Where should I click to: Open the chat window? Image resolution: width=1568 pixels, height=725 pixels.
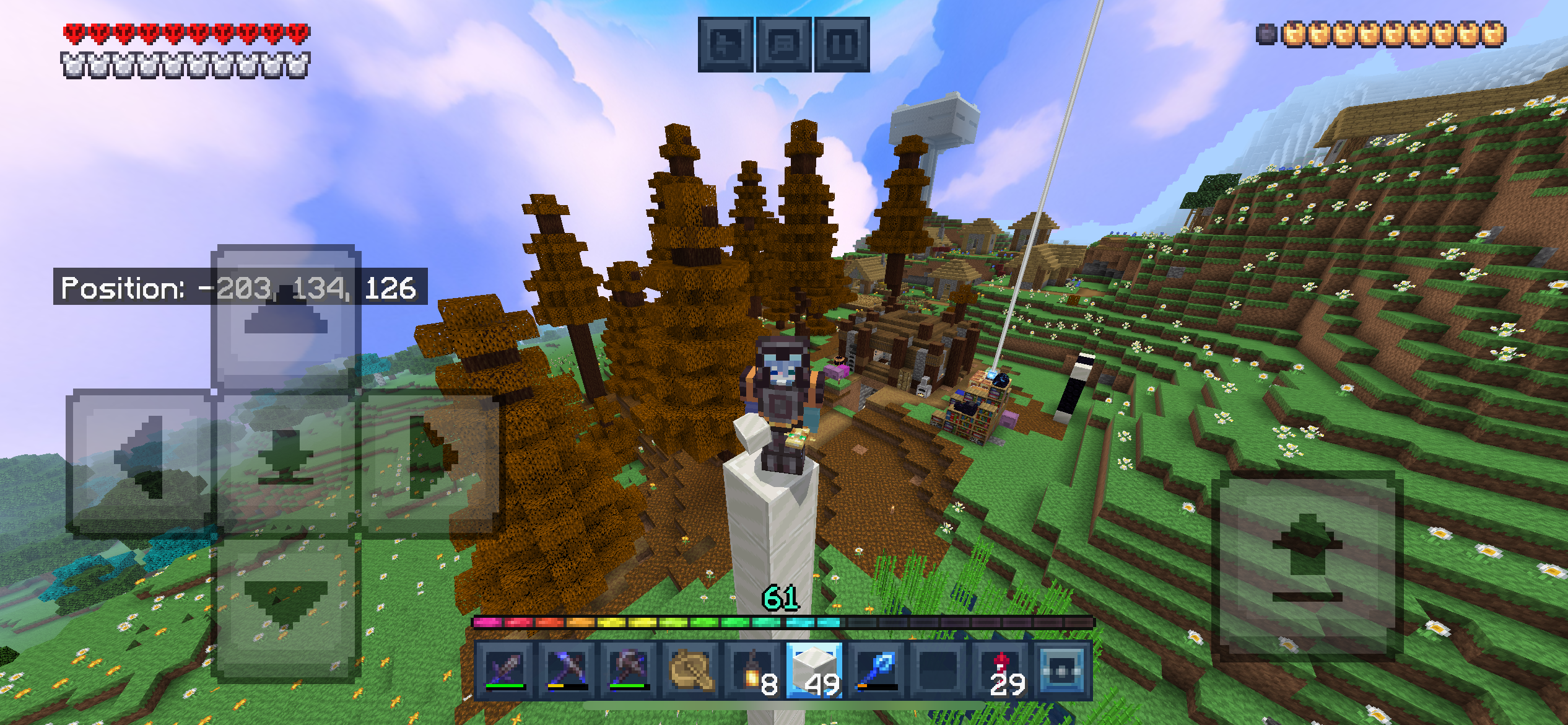[783, 45]
